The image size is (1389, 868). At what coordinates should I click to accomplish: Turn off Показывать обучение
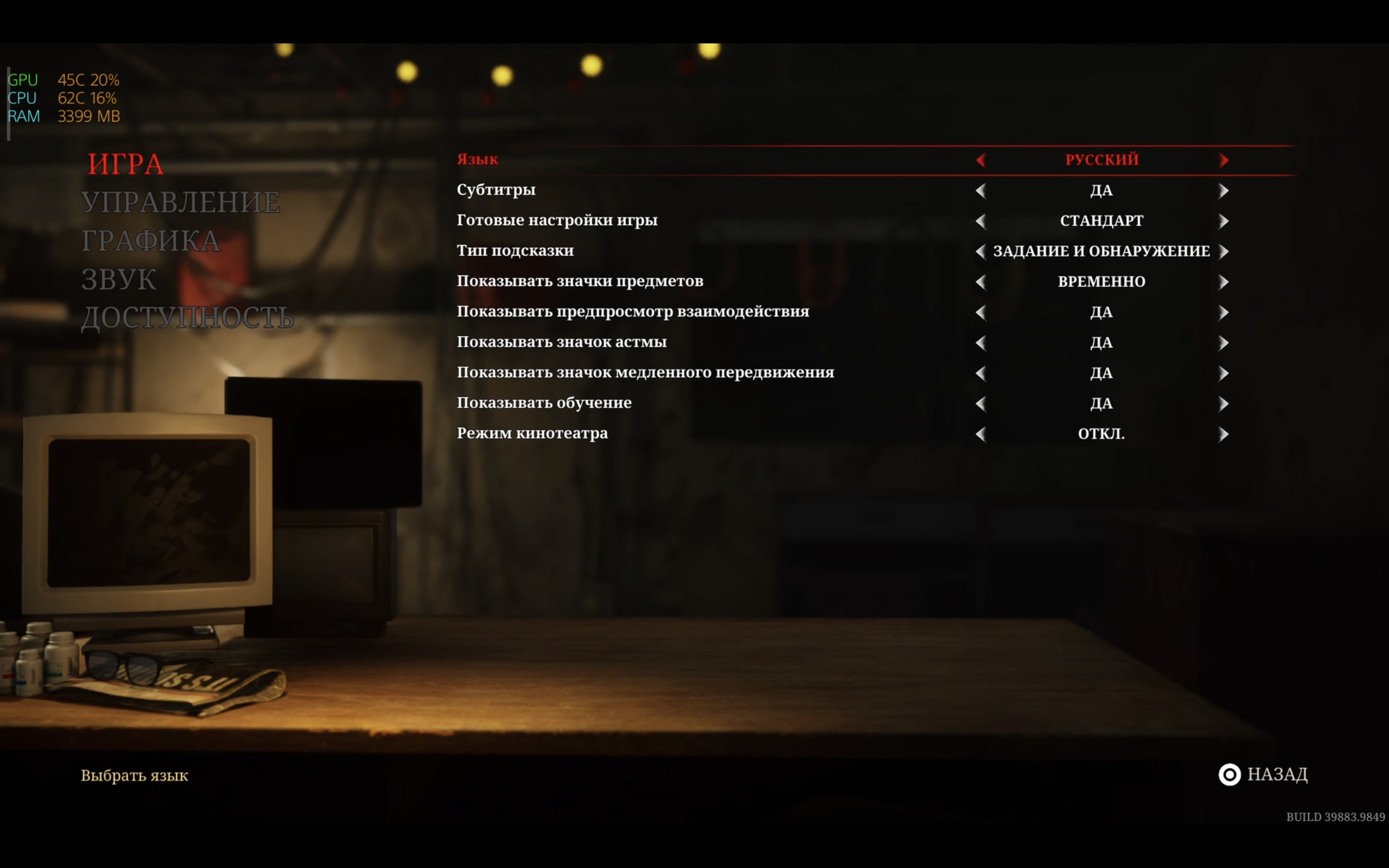click(1225, 403)
